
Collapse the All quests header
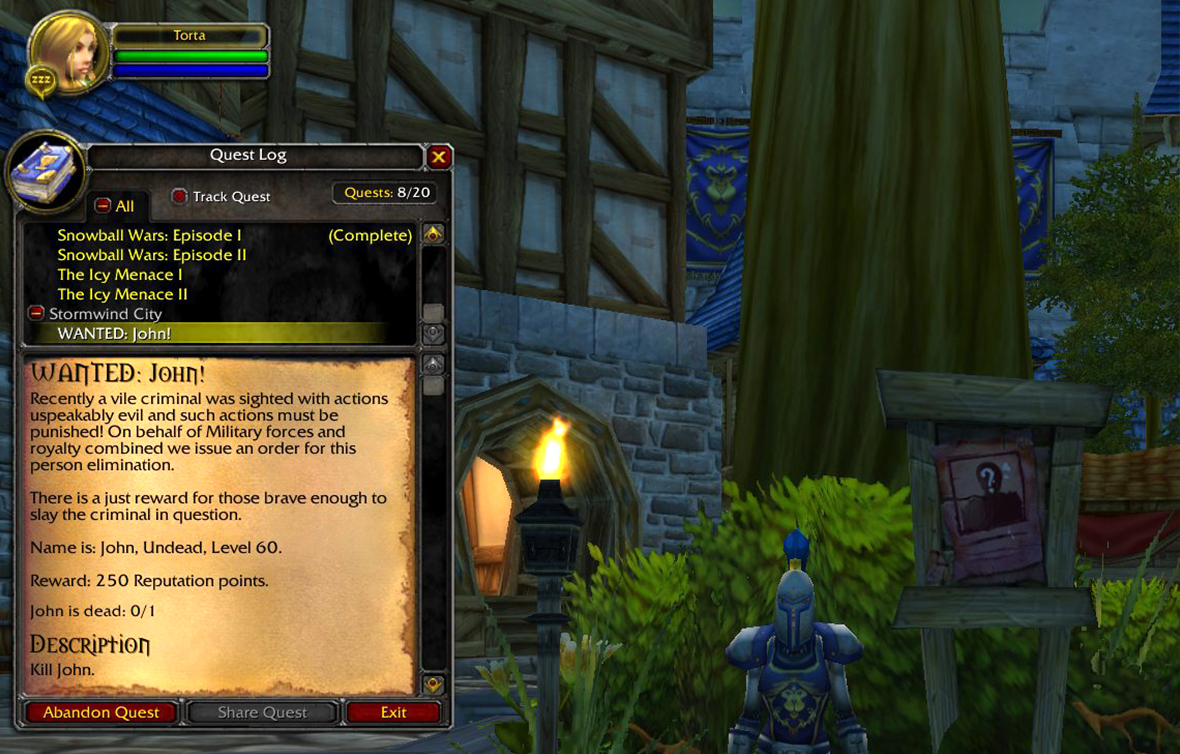pyautogui.click(x=103, y=206)
